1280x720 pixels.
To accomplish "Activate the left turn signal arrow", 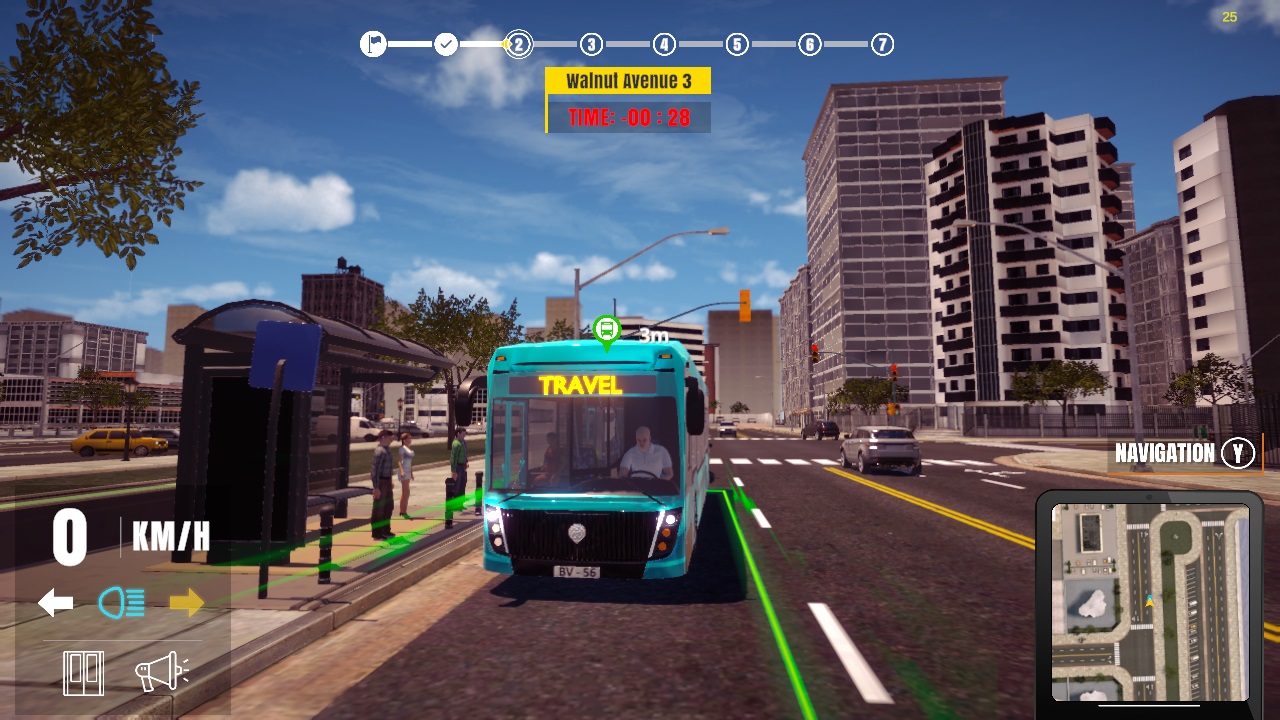I will pyautogui.click(x=55, y=601).
